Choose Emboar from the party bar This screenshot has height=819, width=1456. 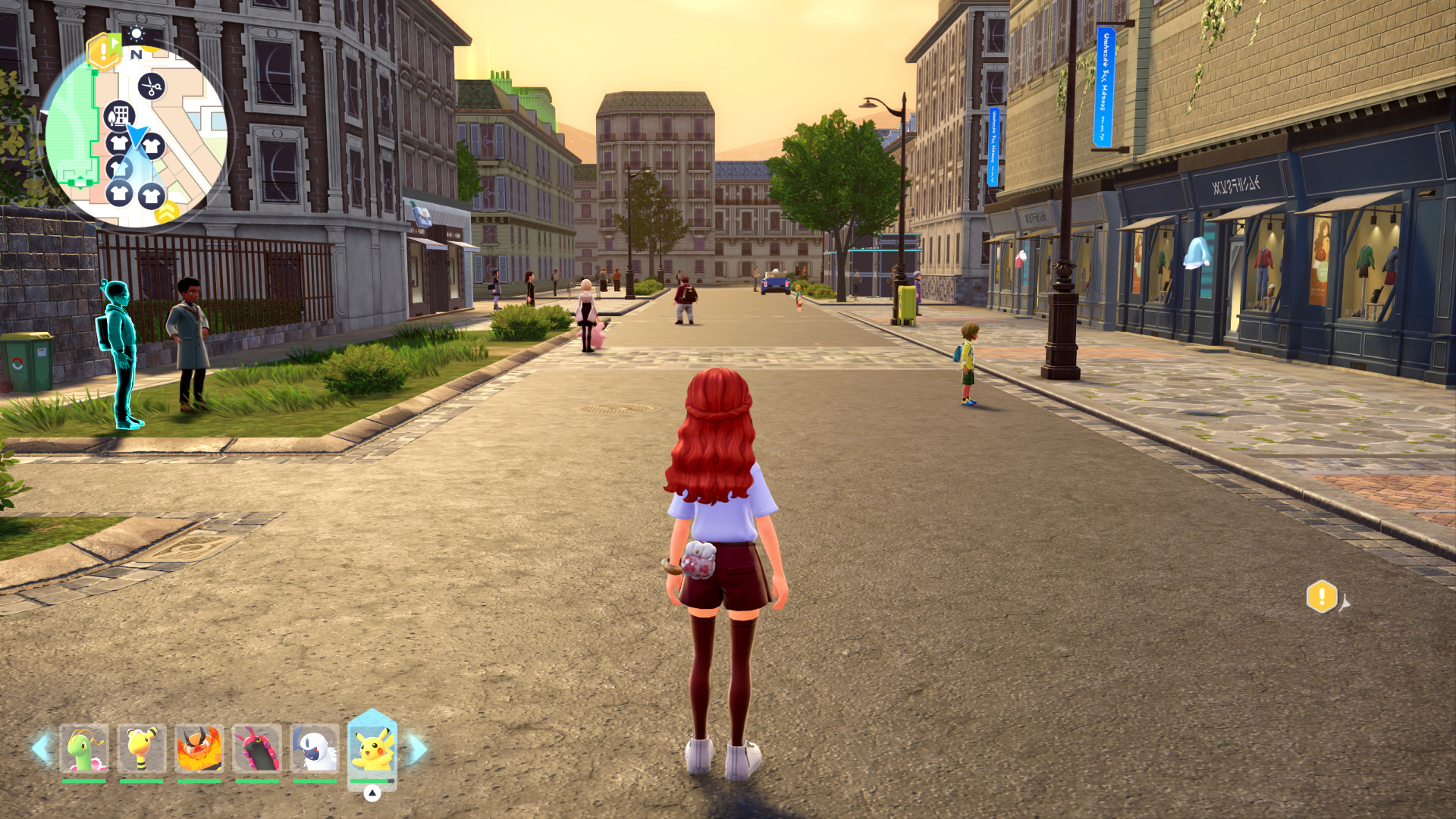[199, 748]
